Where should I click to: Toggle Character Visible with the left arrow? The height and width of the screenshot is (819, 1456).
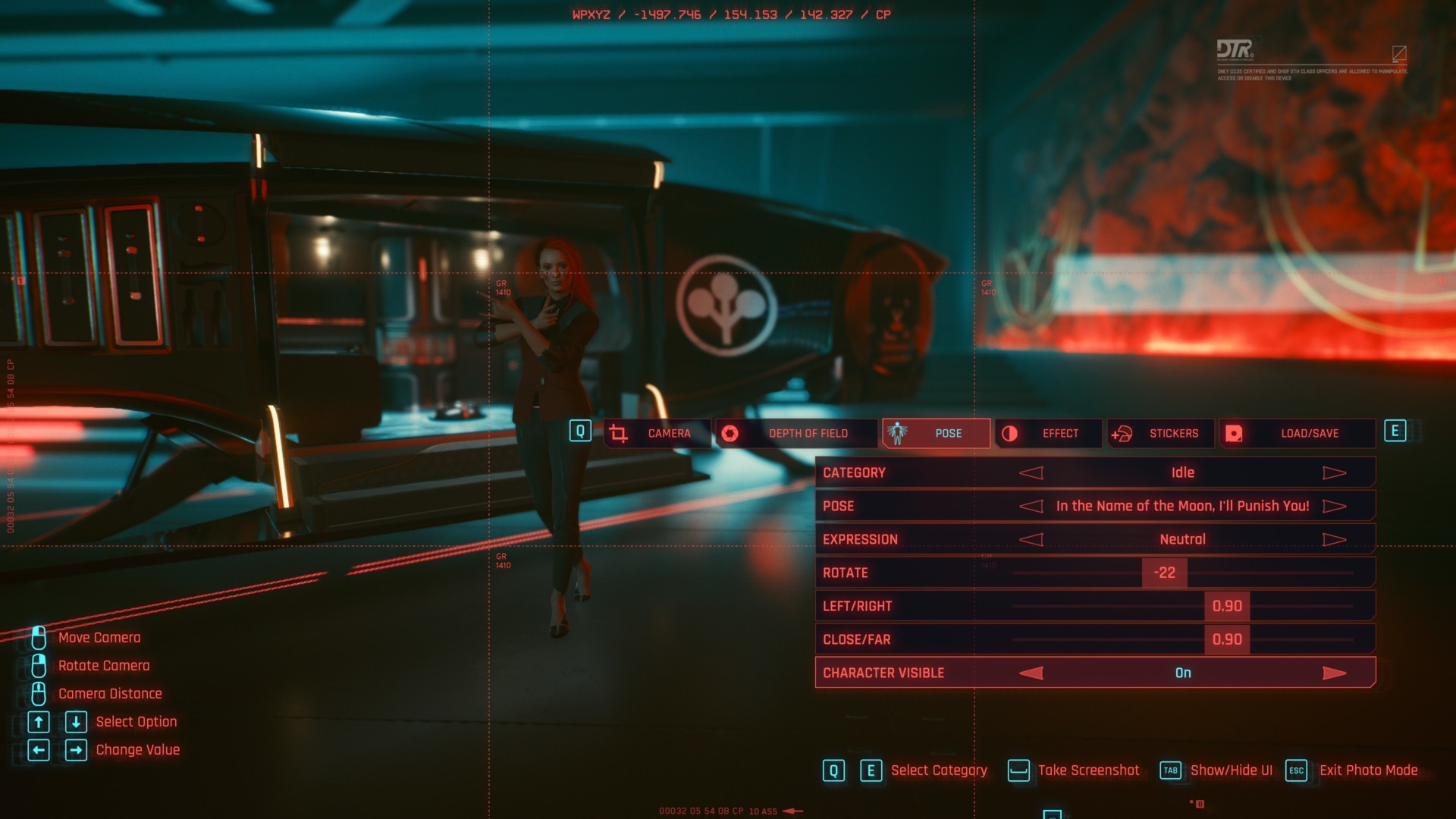click(x=1031, y=673)
